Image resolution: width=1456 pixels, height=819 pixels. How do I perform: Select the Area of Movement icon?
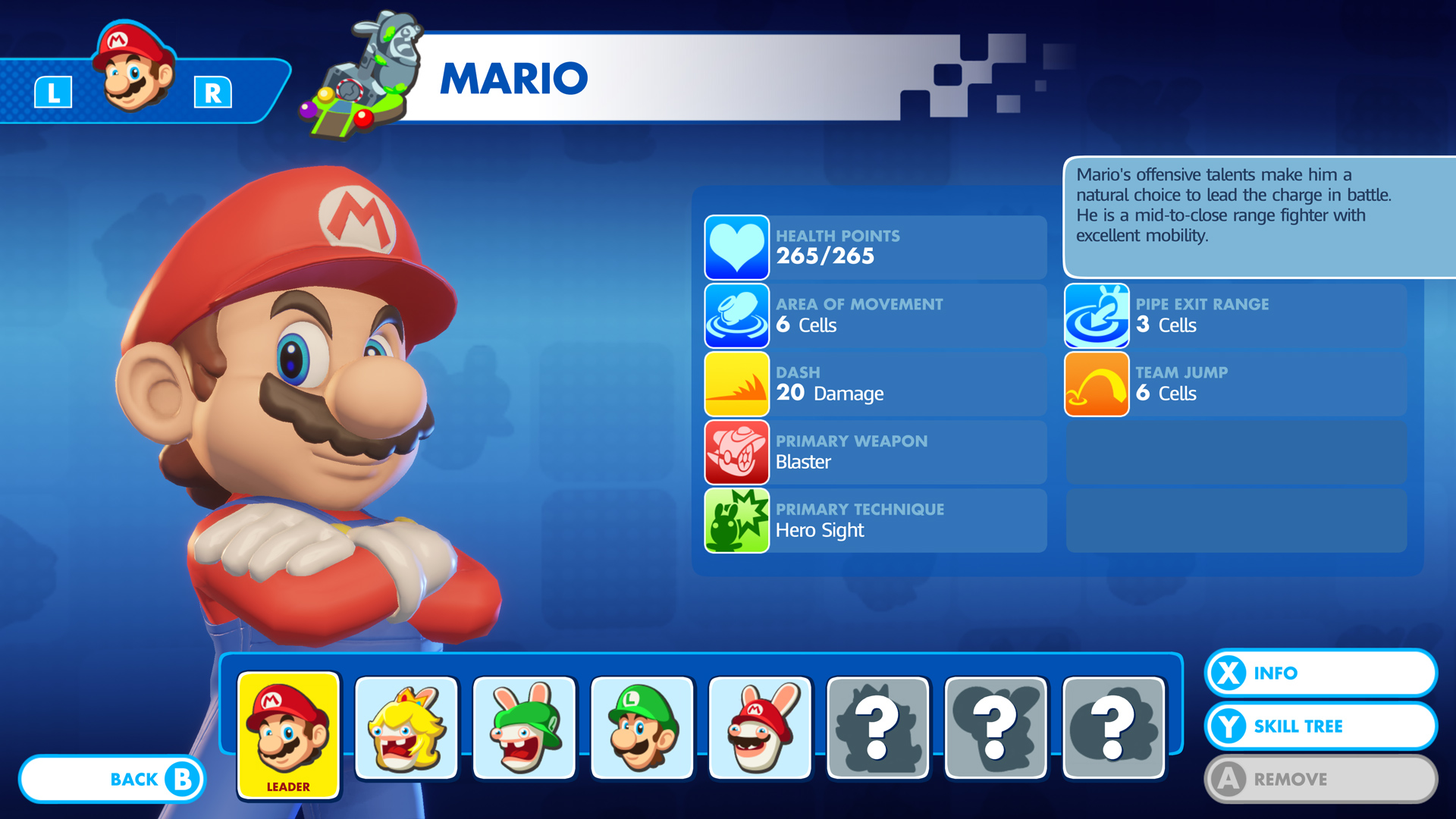coord(736,315)
